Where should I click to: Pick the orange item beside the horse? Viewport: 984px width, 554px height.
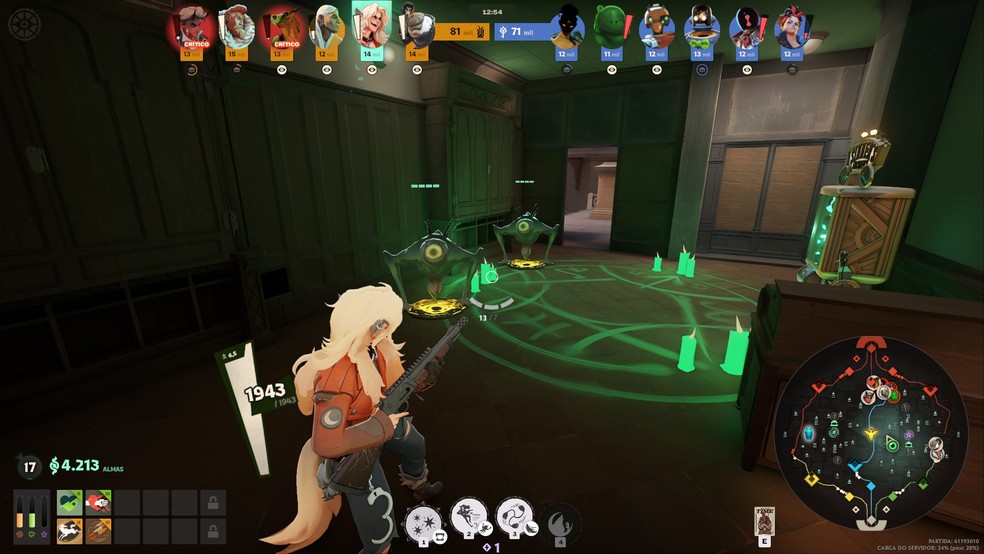pyautogui.click(x=98, y=531)
